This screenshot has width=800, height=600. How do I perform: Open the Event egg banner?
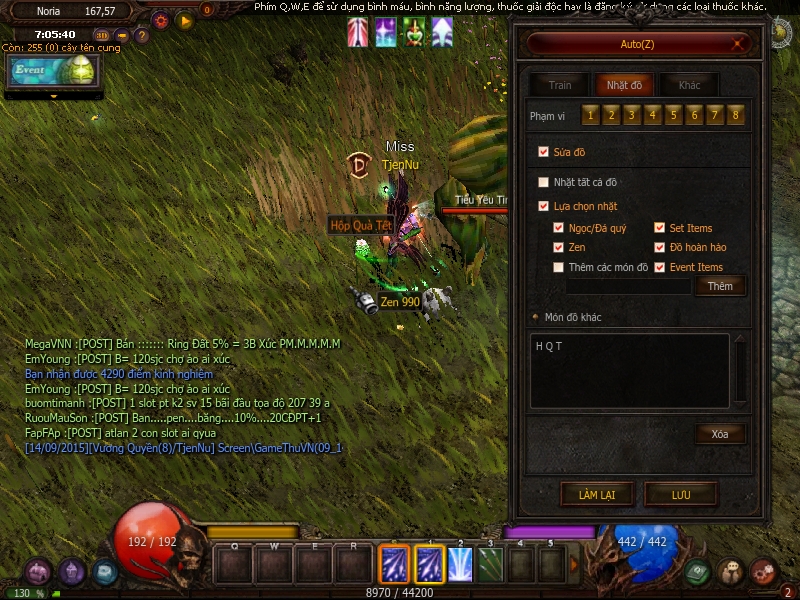coord(53,72)
